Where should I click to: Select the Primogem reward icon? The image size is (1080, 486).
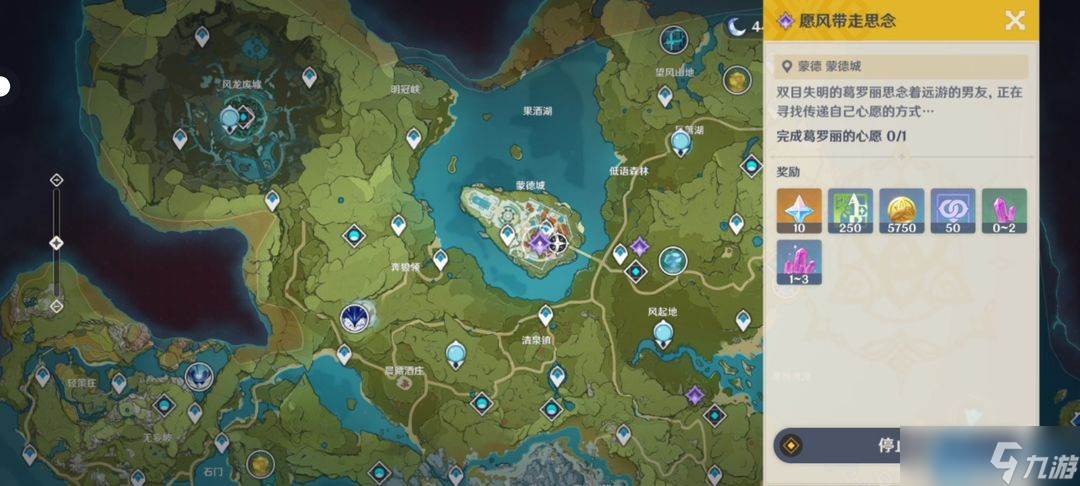(799, 211)
